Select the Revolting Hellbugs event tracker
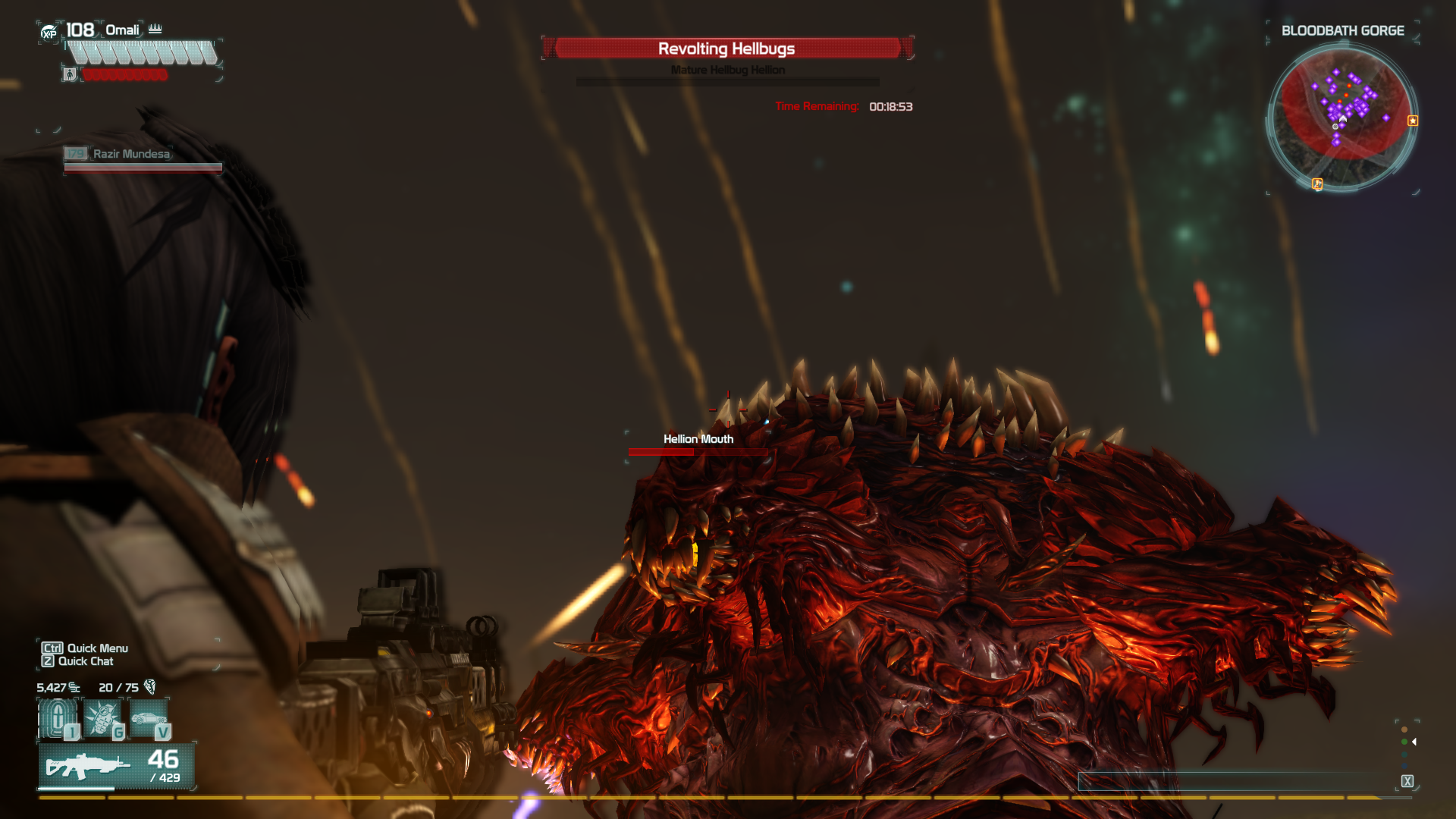The height and width of the screenshot is (819, 1456). click(x=727, y=49)
